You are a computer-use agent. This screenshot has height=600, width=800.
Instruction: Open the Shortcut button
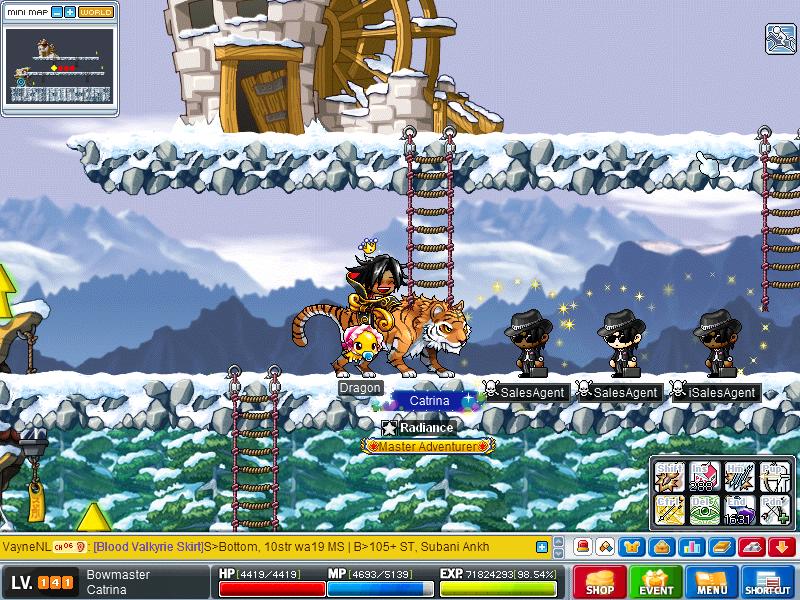point(768,582)
